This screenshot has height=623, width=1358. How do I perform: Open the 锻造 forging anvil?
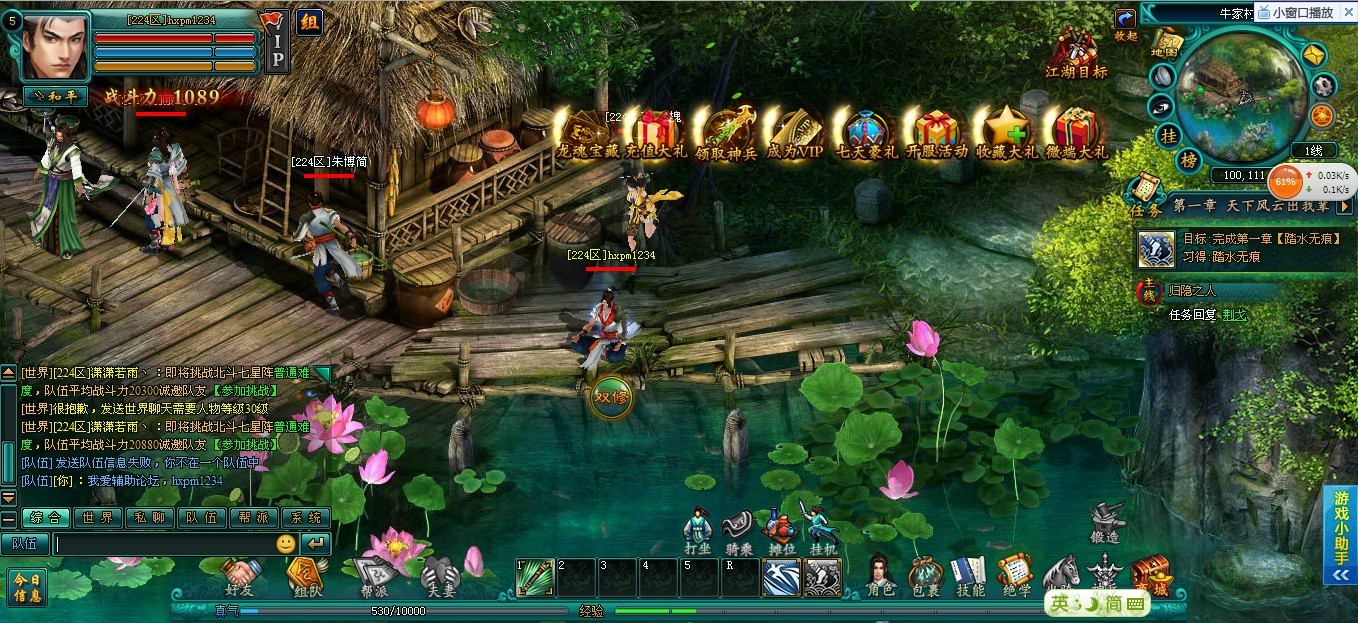point(1105,522)
